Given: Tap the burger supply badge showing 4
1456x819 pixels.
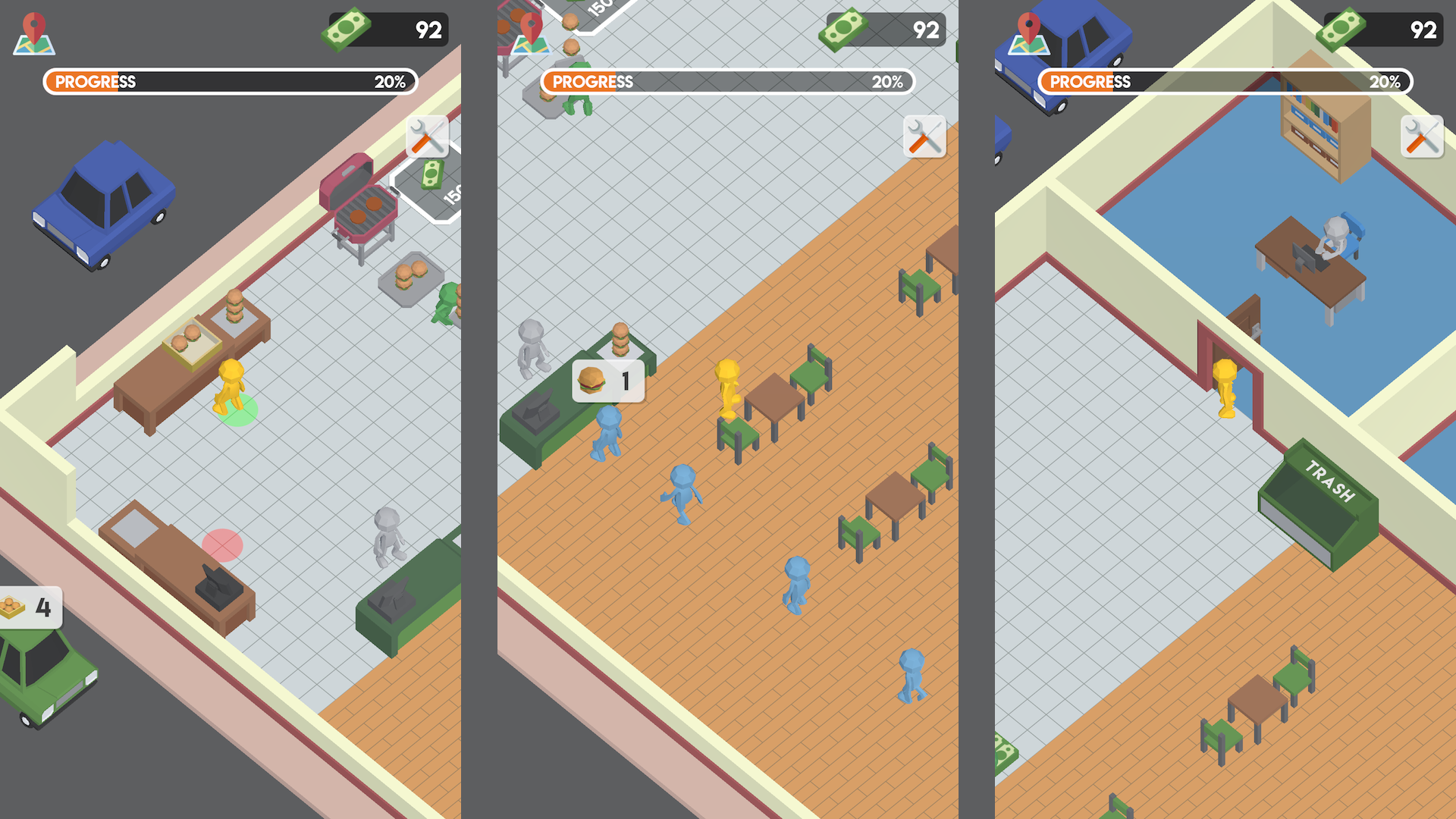Looking at the screenshot, I should pos(30,606).
